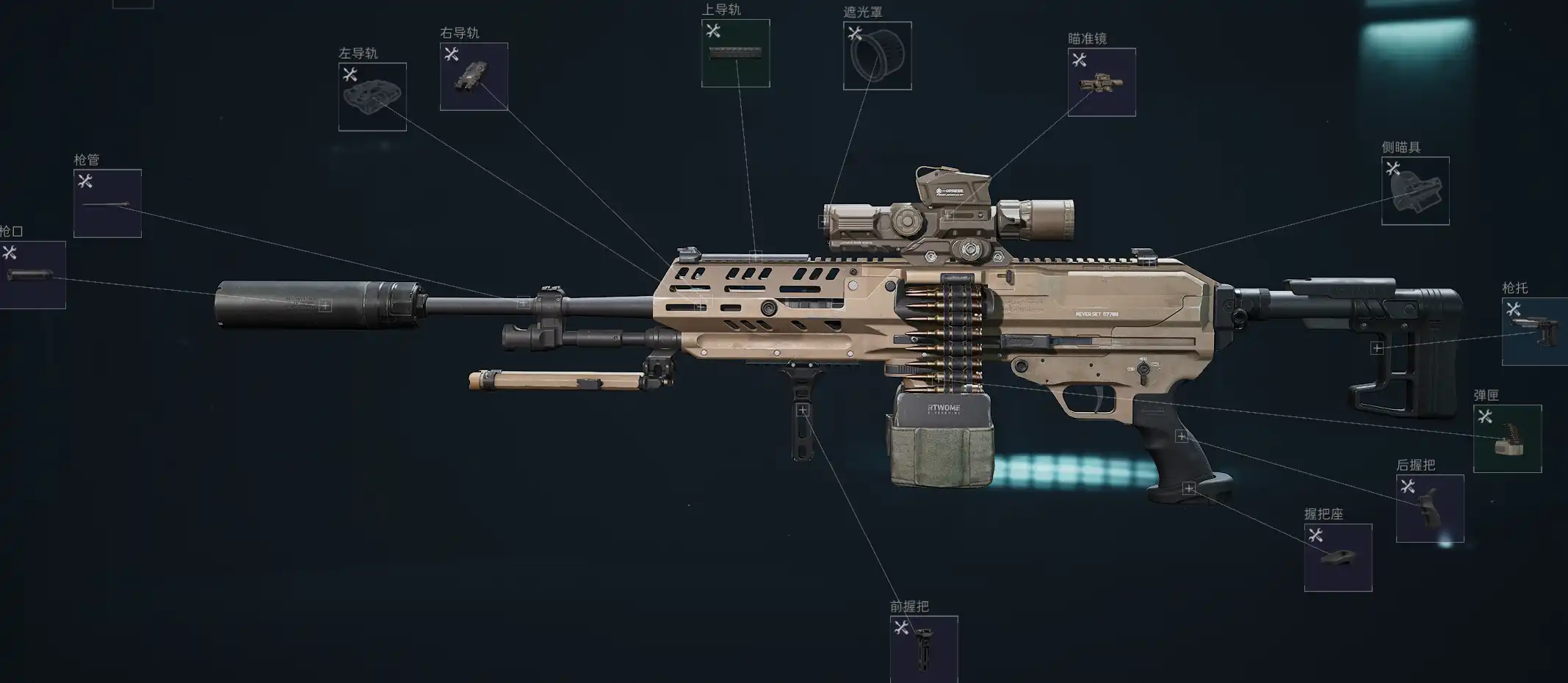Click the 遮光罩 sunshade attachment slot

[x=877, y=56]
